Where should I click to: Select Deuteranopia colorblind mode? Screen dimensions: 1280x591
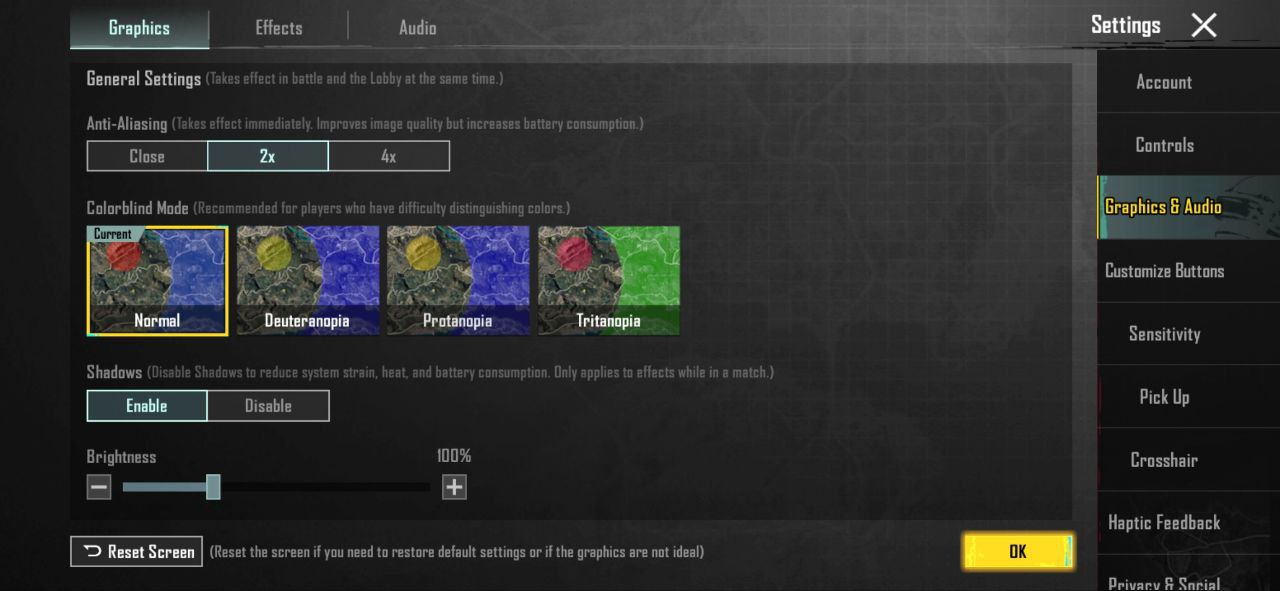308,280
